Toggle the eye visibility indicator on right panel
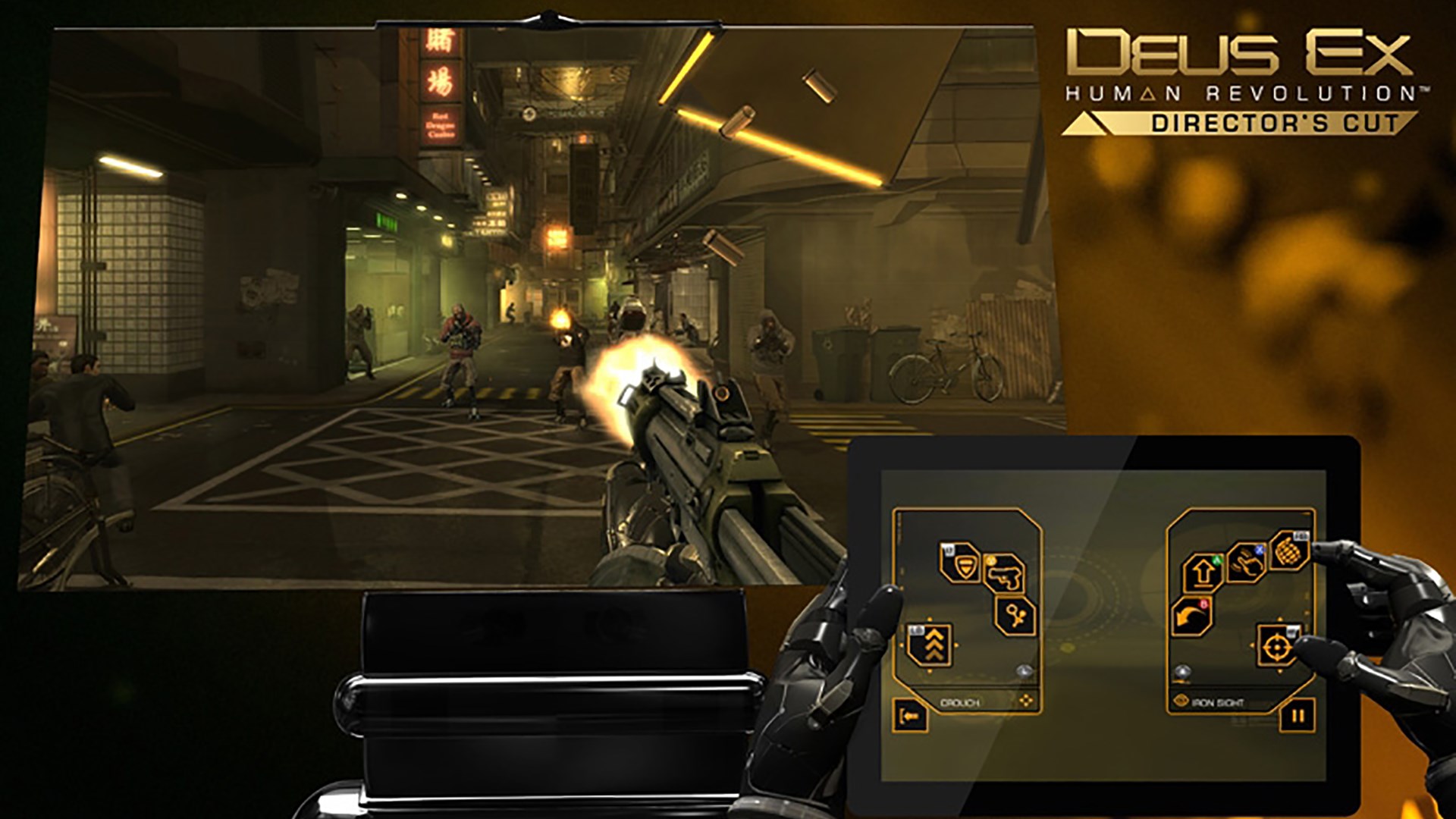This screenshot has width=1456, height=819. tap(1181, 672)
